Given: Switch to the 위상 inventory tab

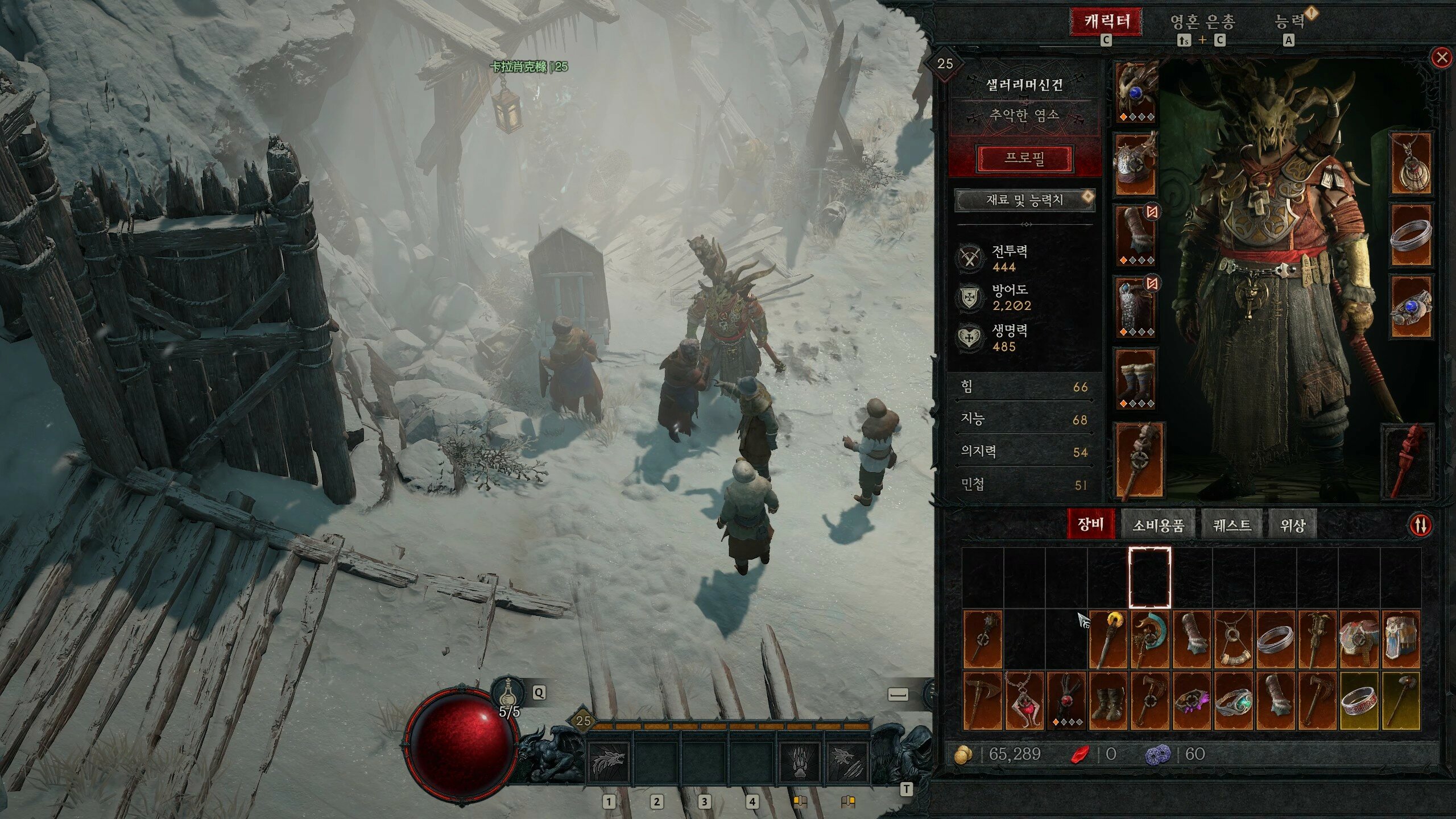Looking at the screenshot, I should (1292, 524).
